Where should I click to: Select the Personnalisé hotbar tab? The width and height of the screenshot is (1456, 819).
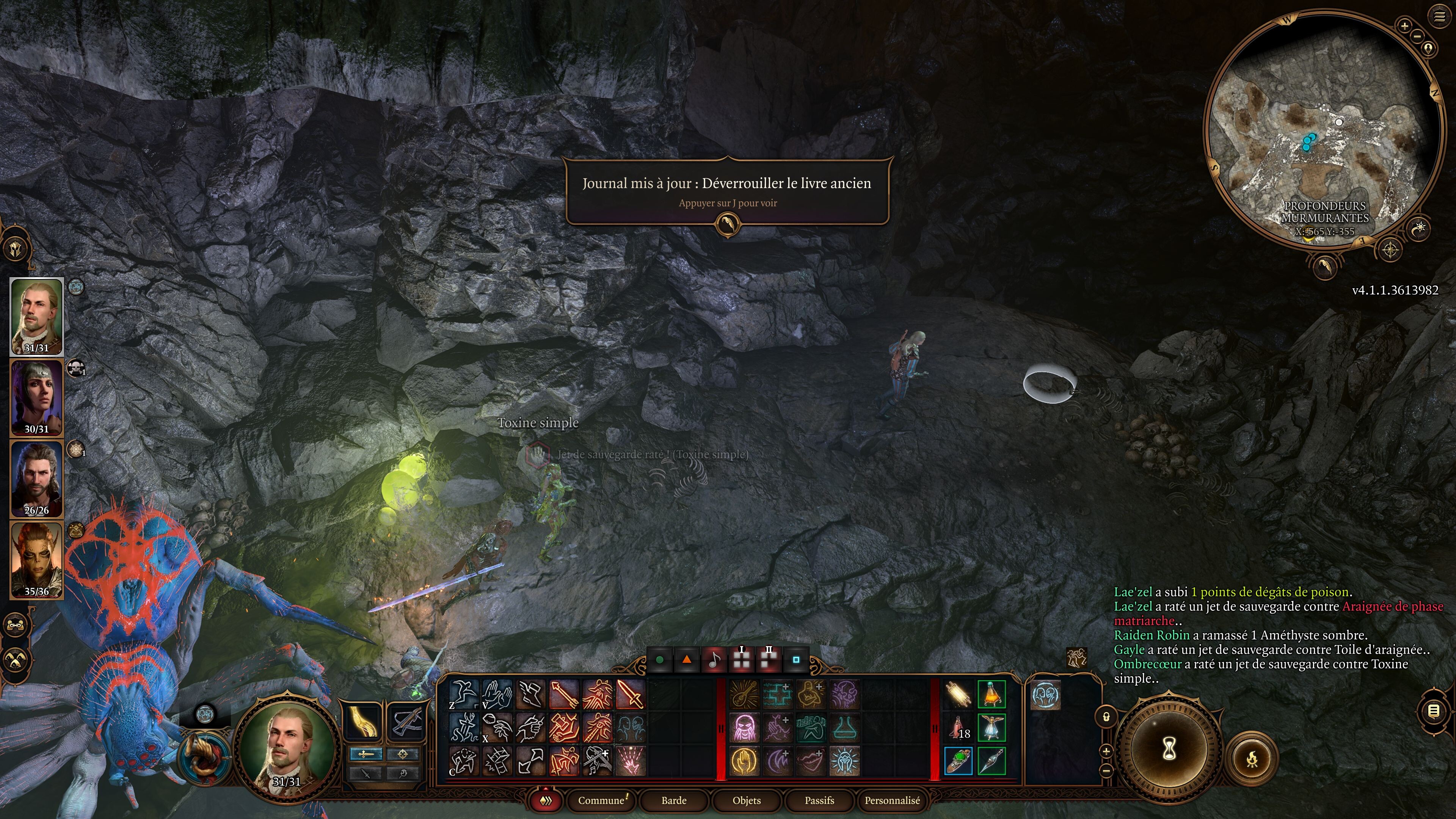click(892, 800)
